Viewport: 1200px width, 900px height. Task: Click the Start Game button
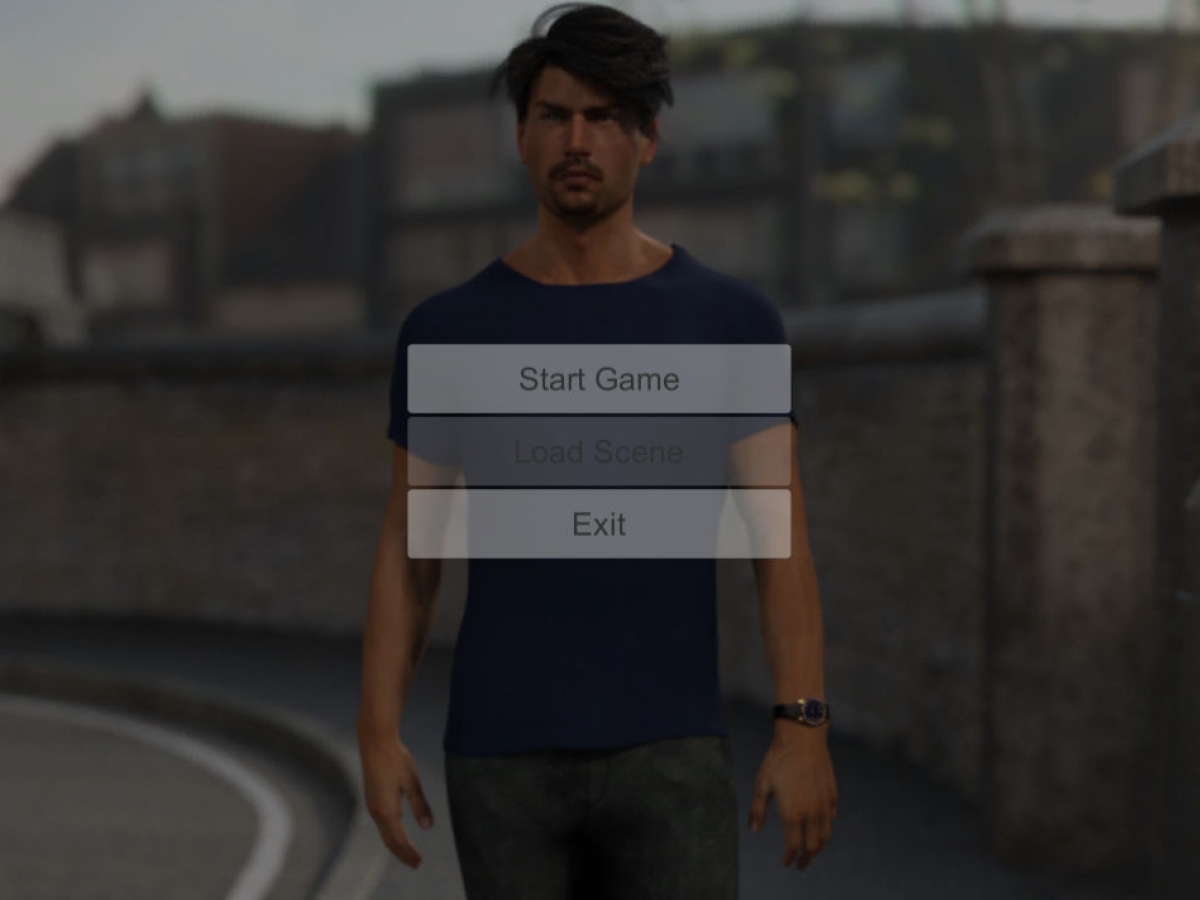(x=598, y=379)
